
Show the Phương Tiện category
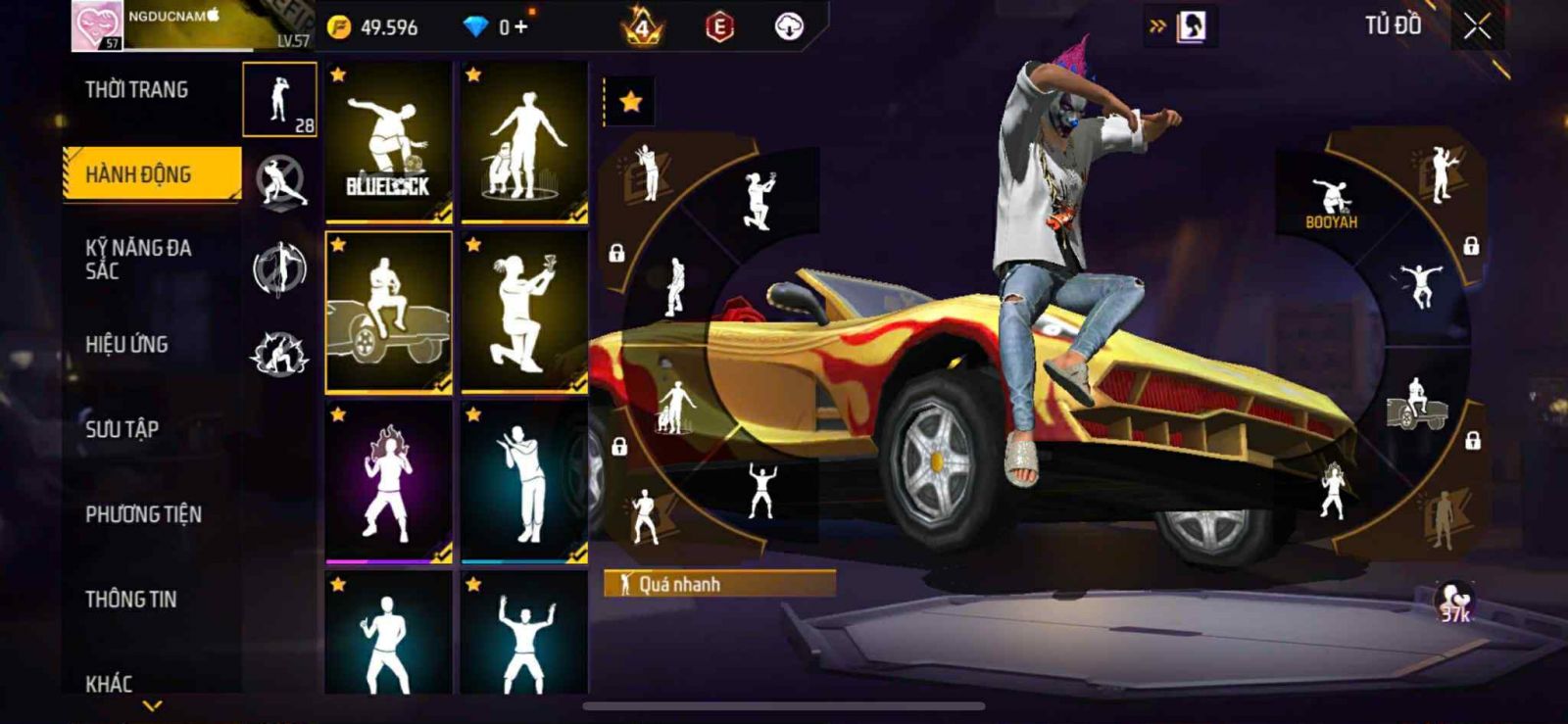(x=143, y=514)
